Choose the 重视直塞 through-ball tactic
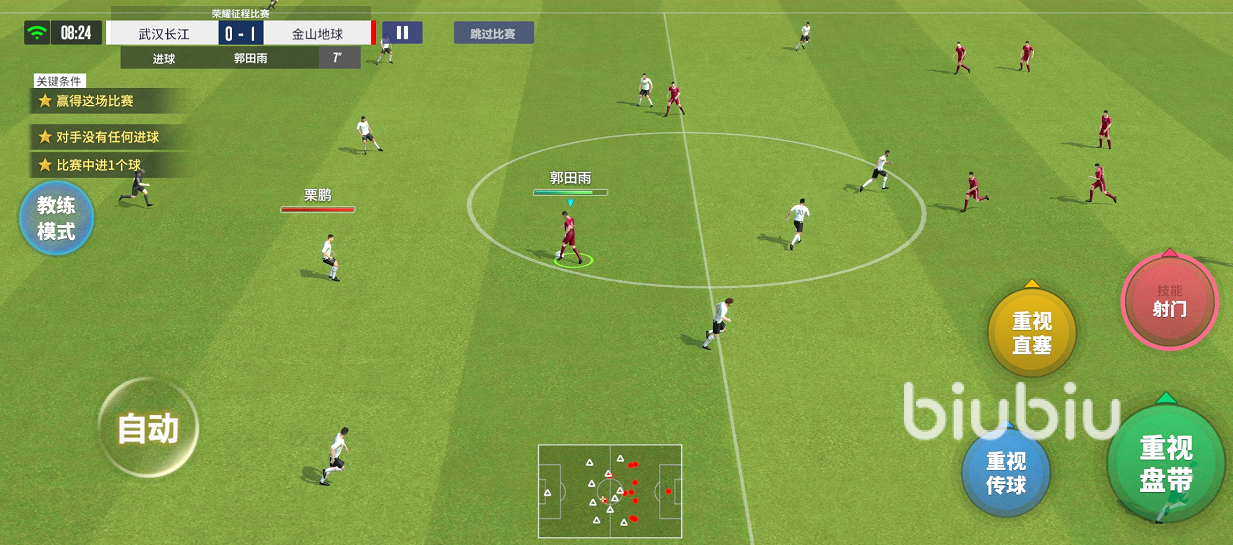The height and width of the screenshot is (545, 1233). tap(1032, 333)
